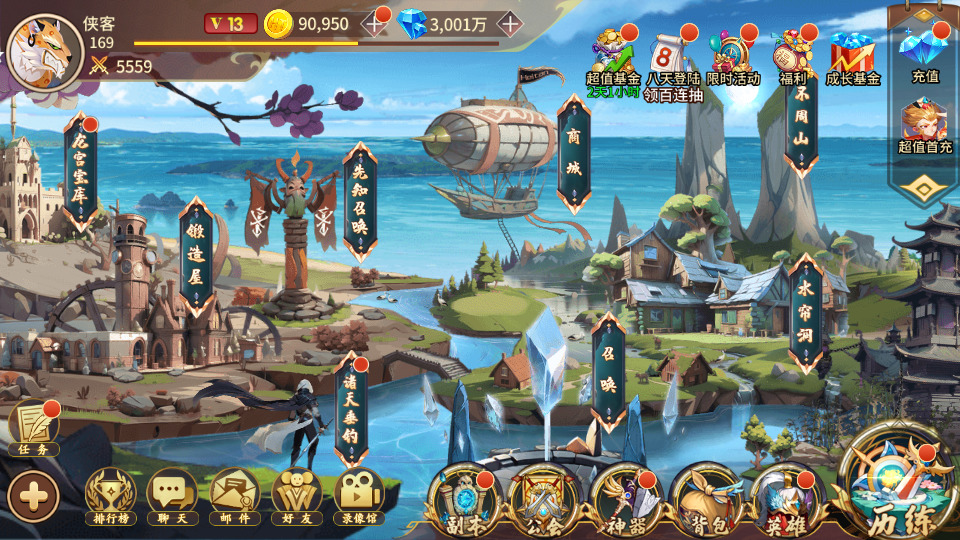Open the 成长基金 growth fund
The height and width of the screenshot is (540, 960).
pos(852,55)
